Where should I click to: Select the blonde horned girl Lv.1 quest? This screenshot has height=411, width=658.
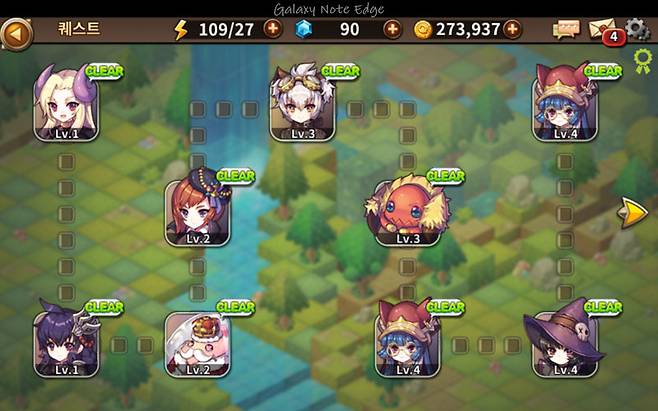(66, 103)
